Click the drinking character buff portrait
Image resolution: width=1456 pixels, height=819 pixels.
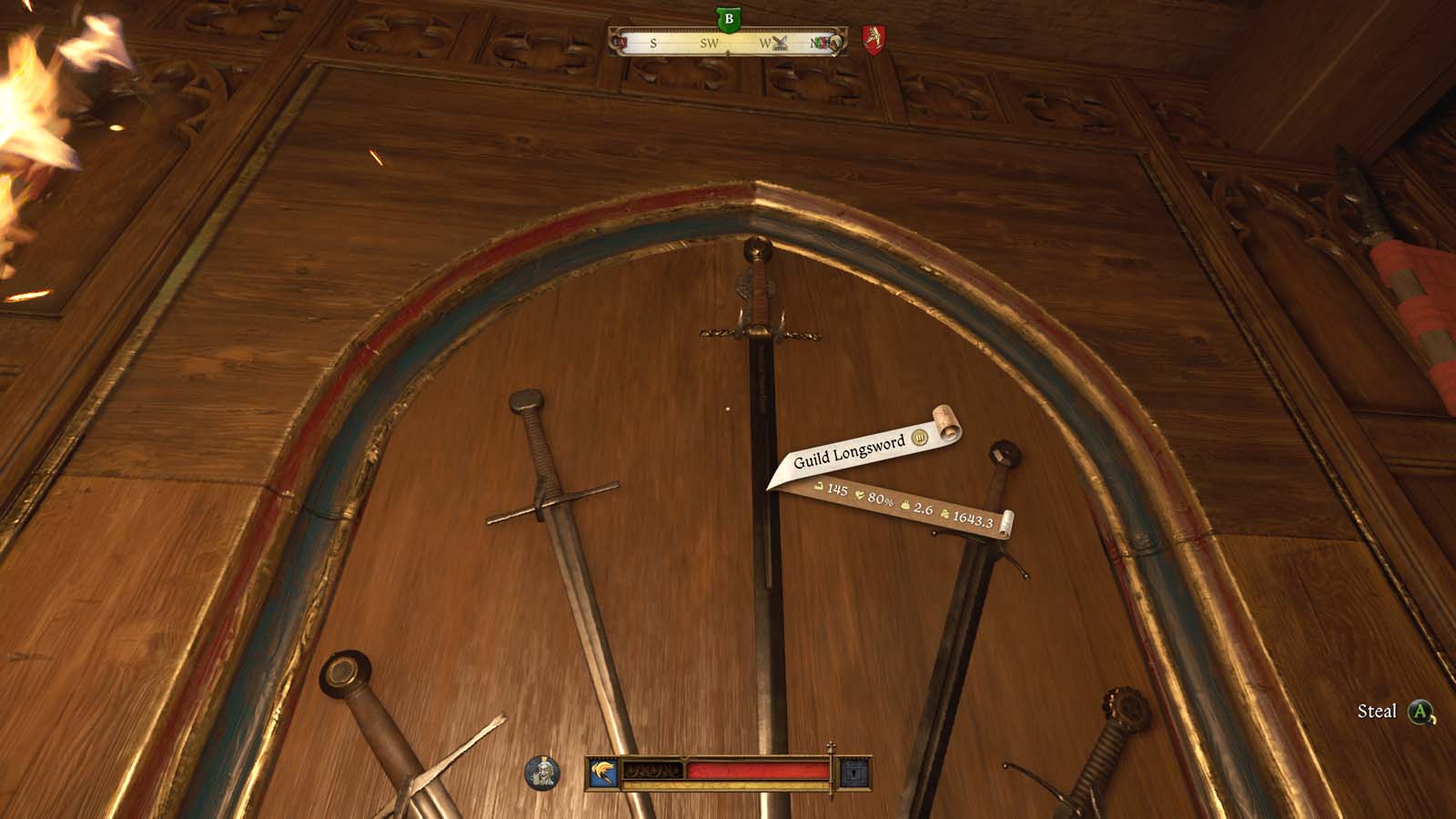(541, 772)
